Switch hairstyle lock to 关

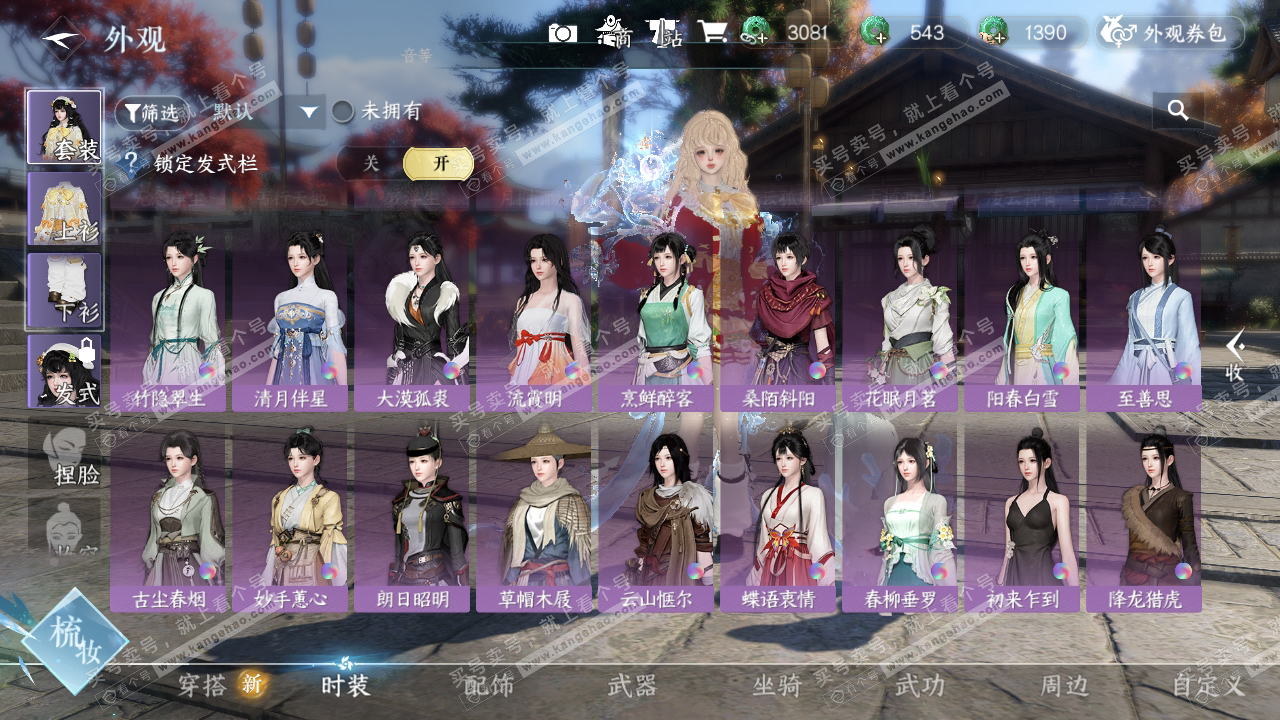click(x=371, y=163)
